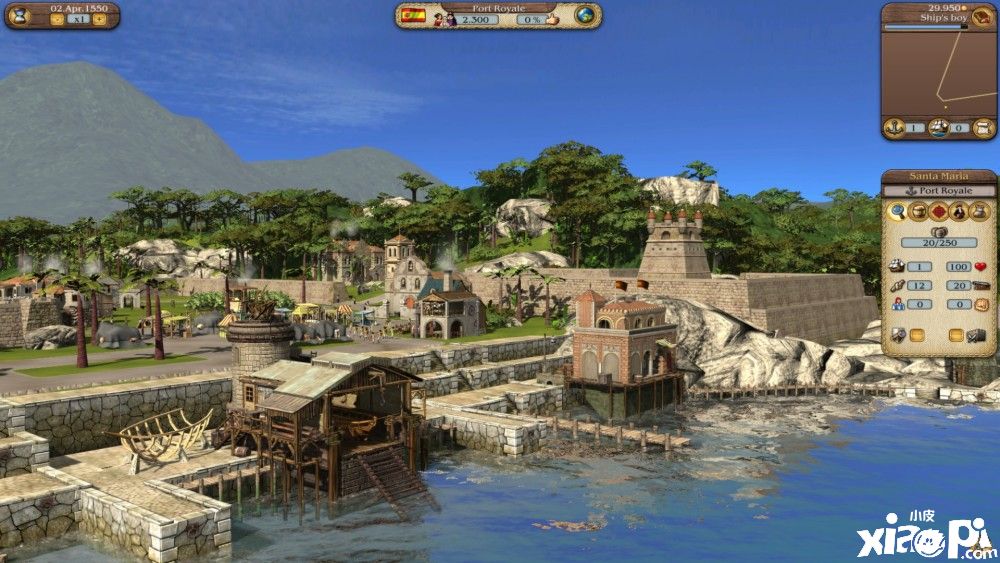Click the cannon icon in ship panel
The width and height of the screenshot is (1000, 563).
click(x=980, y=285)
